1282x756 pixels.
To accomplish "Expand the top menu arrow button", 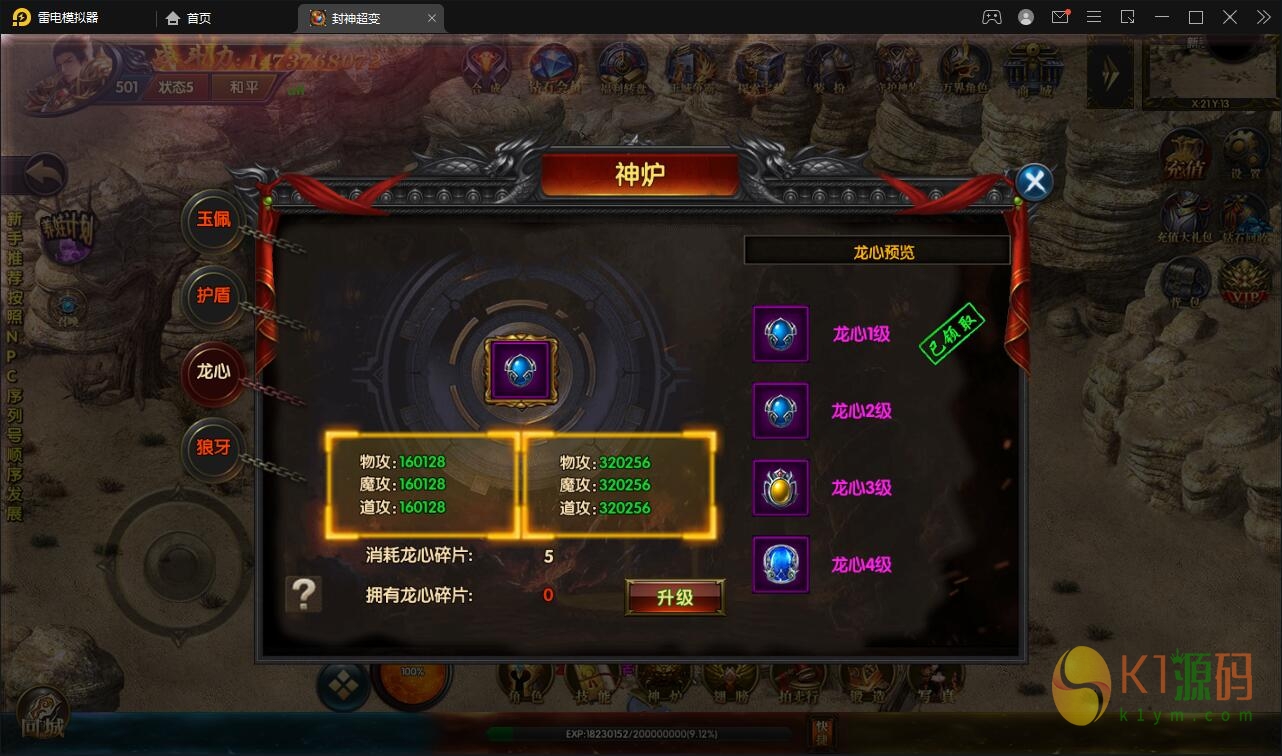I will click(x=1110, y=73).
